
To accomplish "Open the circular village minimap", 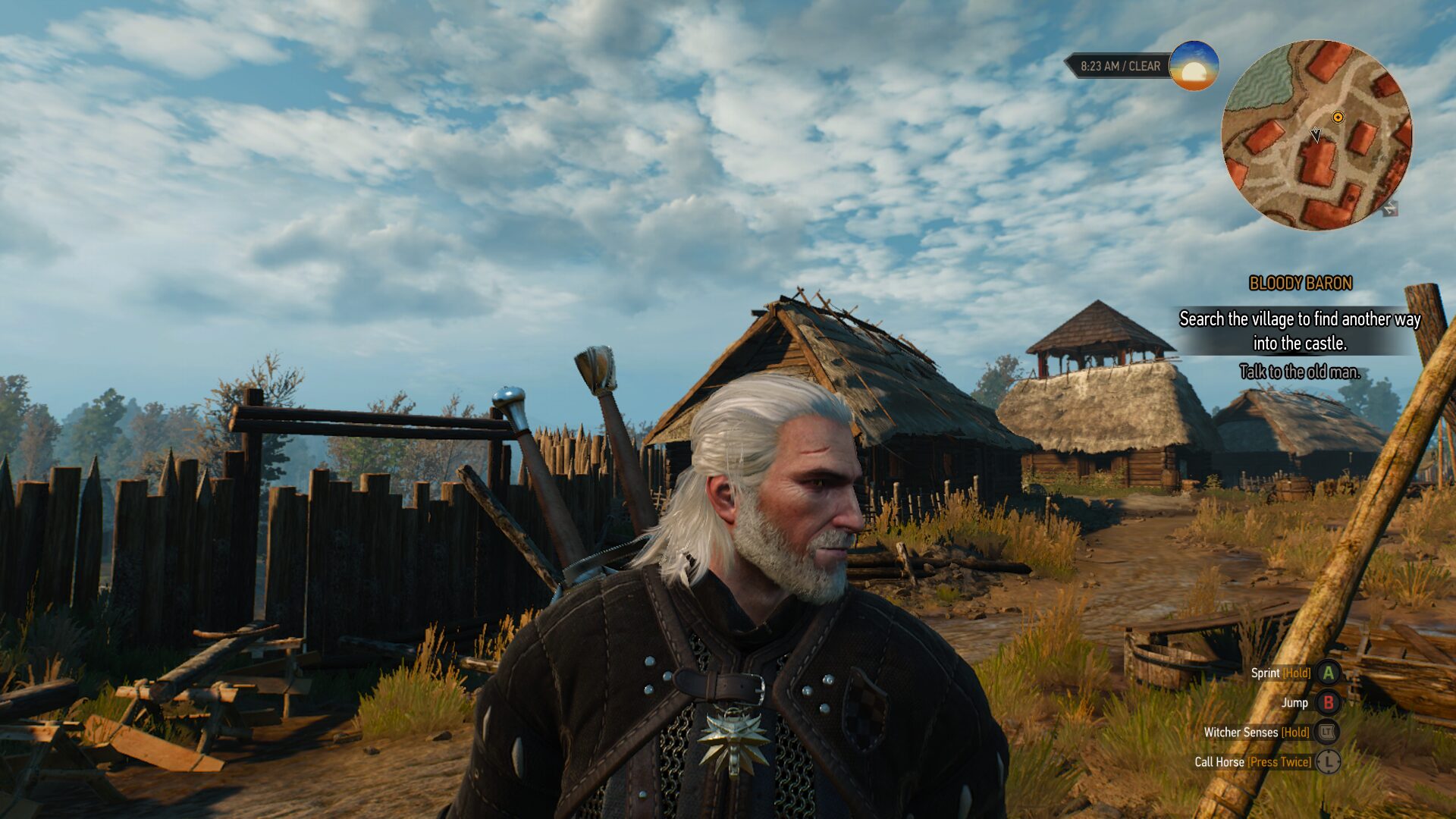I will coord(1316,135).
